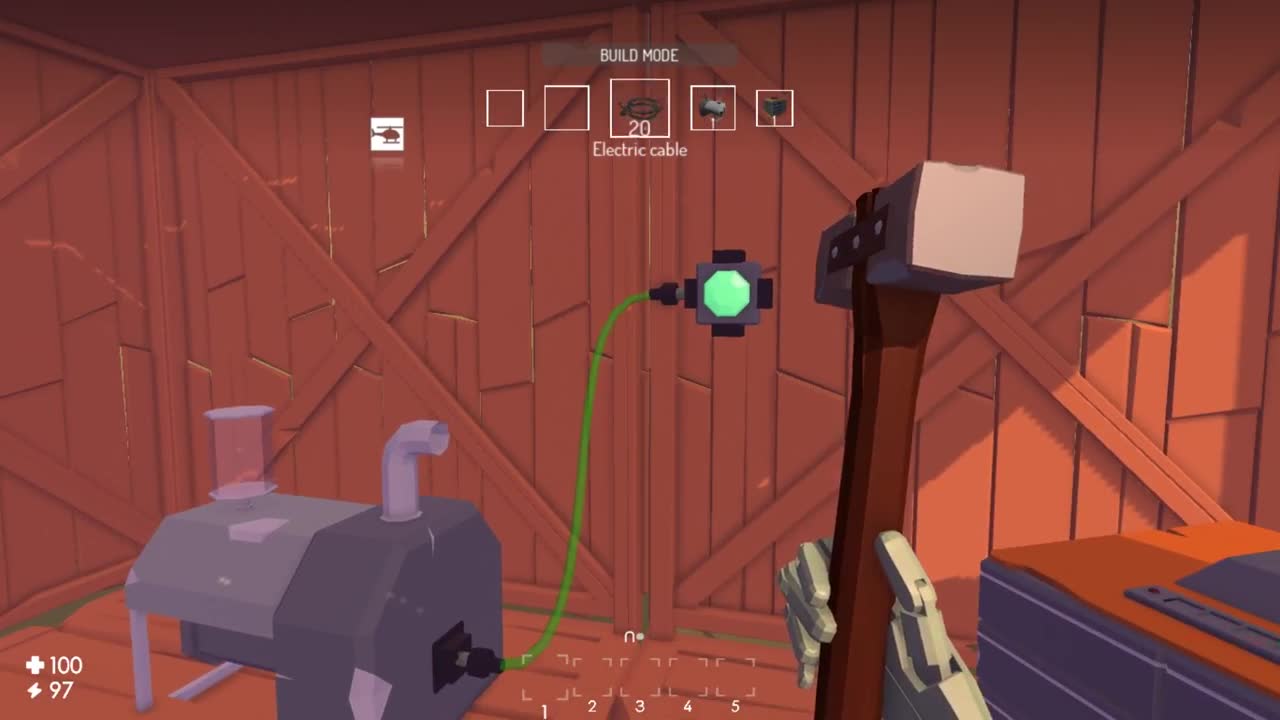
Task: Click the green wall lamp
Action: [729, 291]
